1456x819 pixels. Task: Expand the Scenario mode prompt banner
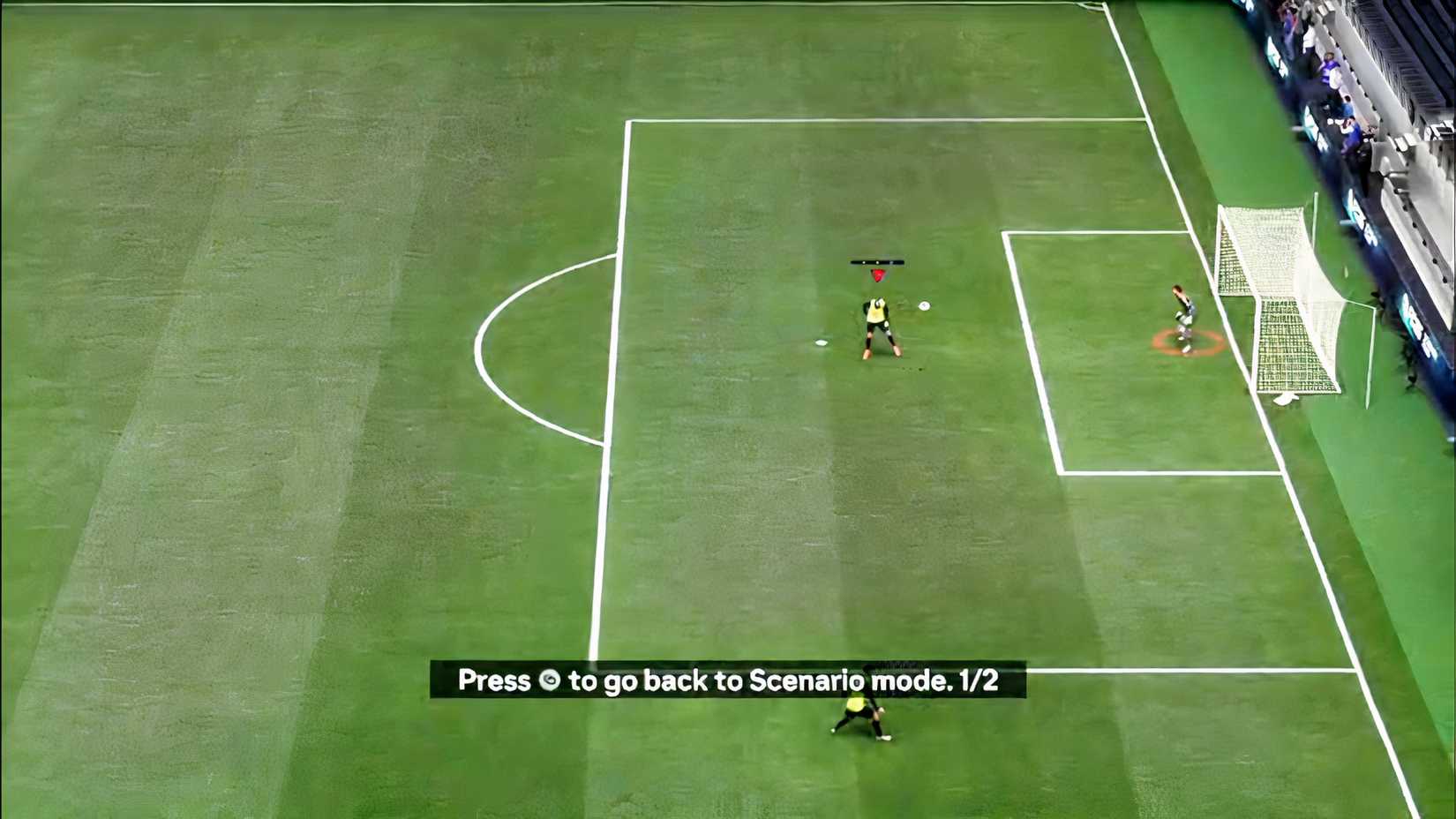(727, 681)
